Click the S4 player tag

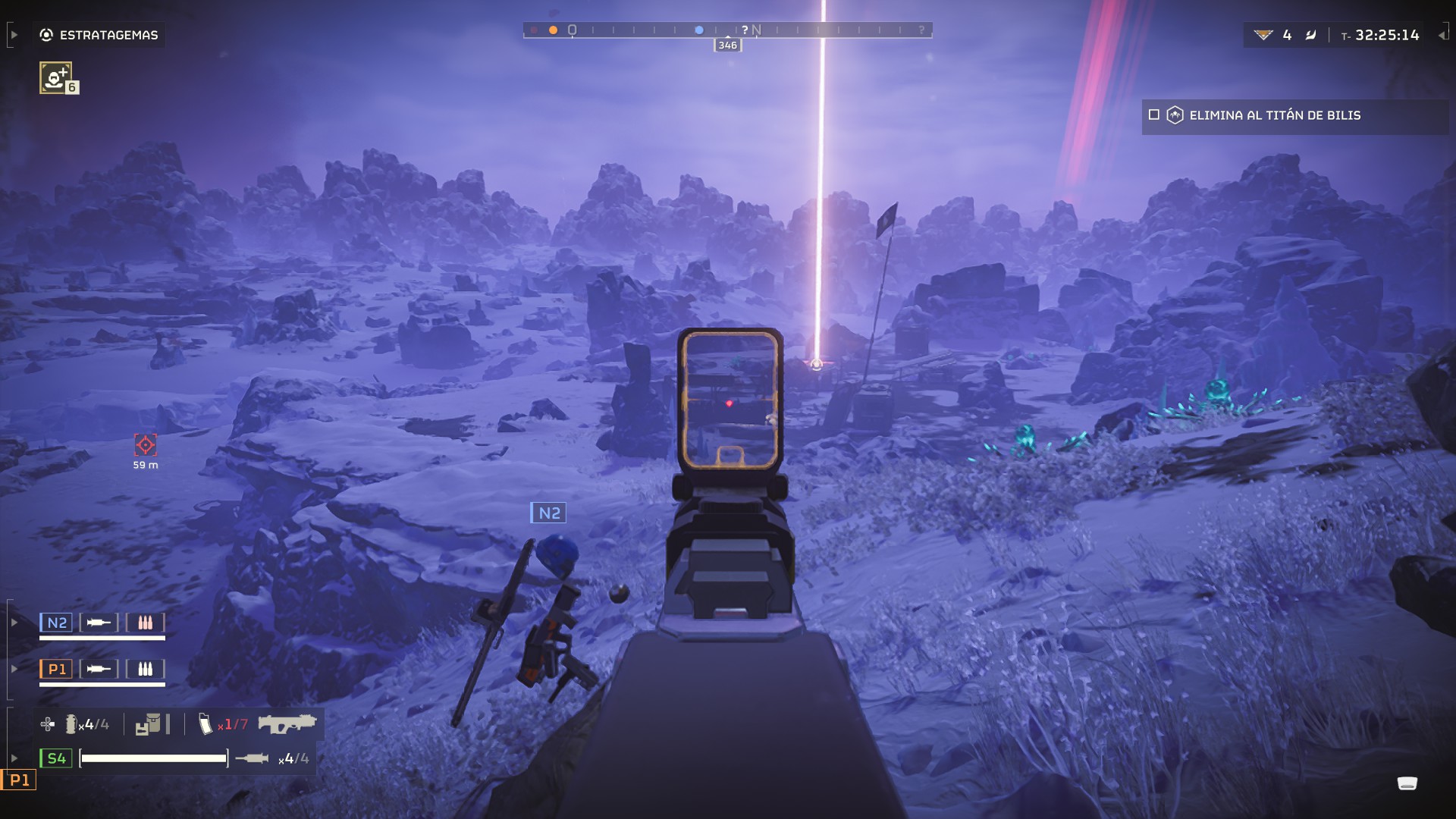coord(56,758)
